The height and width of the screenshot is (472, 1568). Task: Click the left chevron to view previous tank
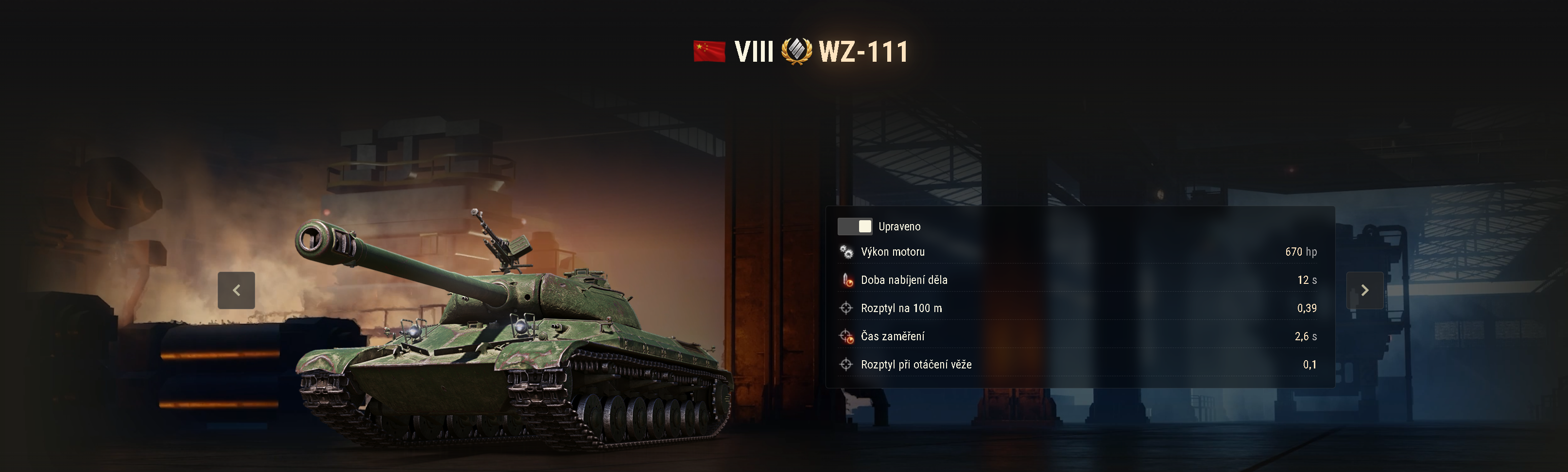[x=238, y=291]
